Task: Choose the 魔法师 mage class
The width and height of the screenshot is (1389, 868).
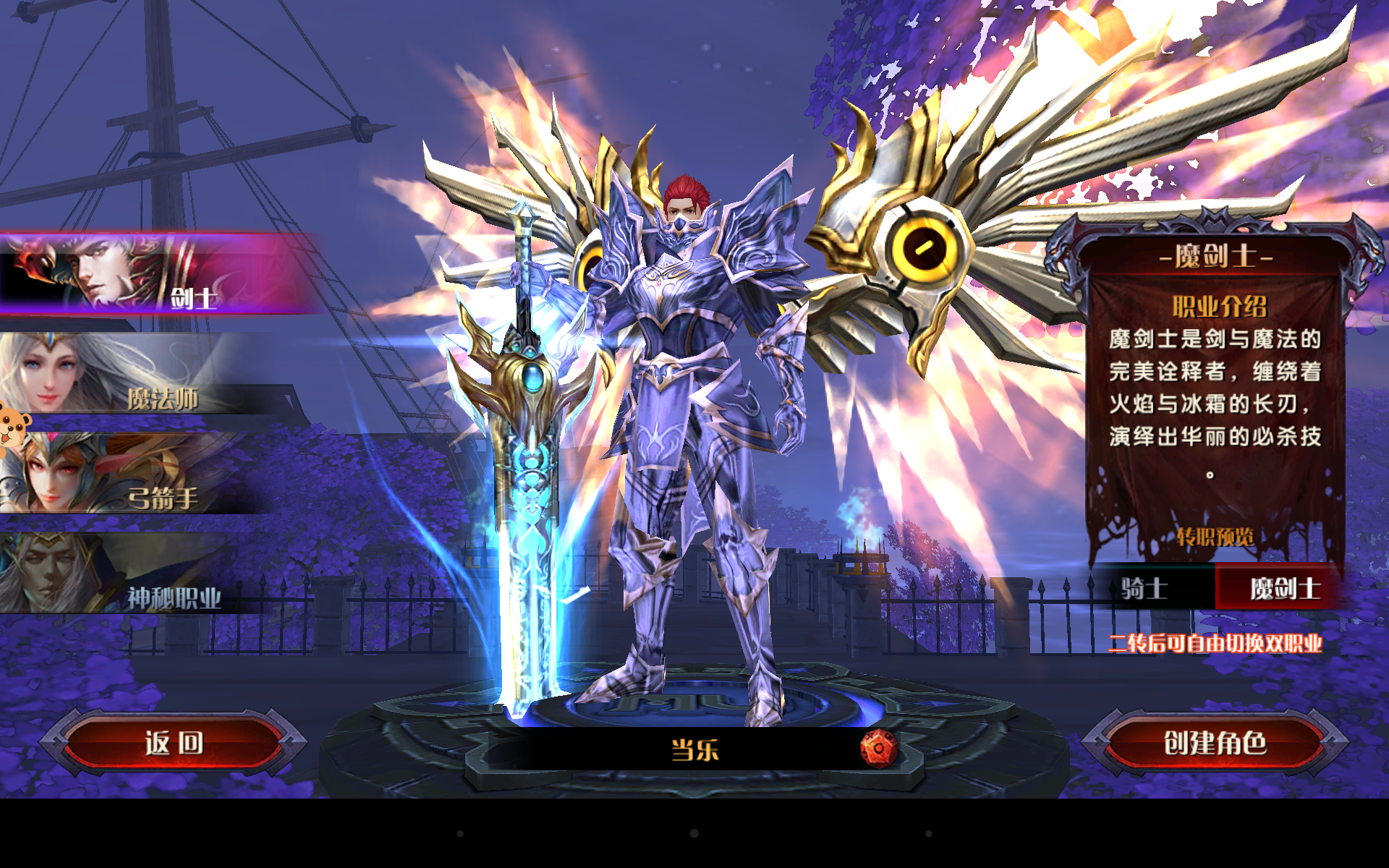Action: click(145, 376)
